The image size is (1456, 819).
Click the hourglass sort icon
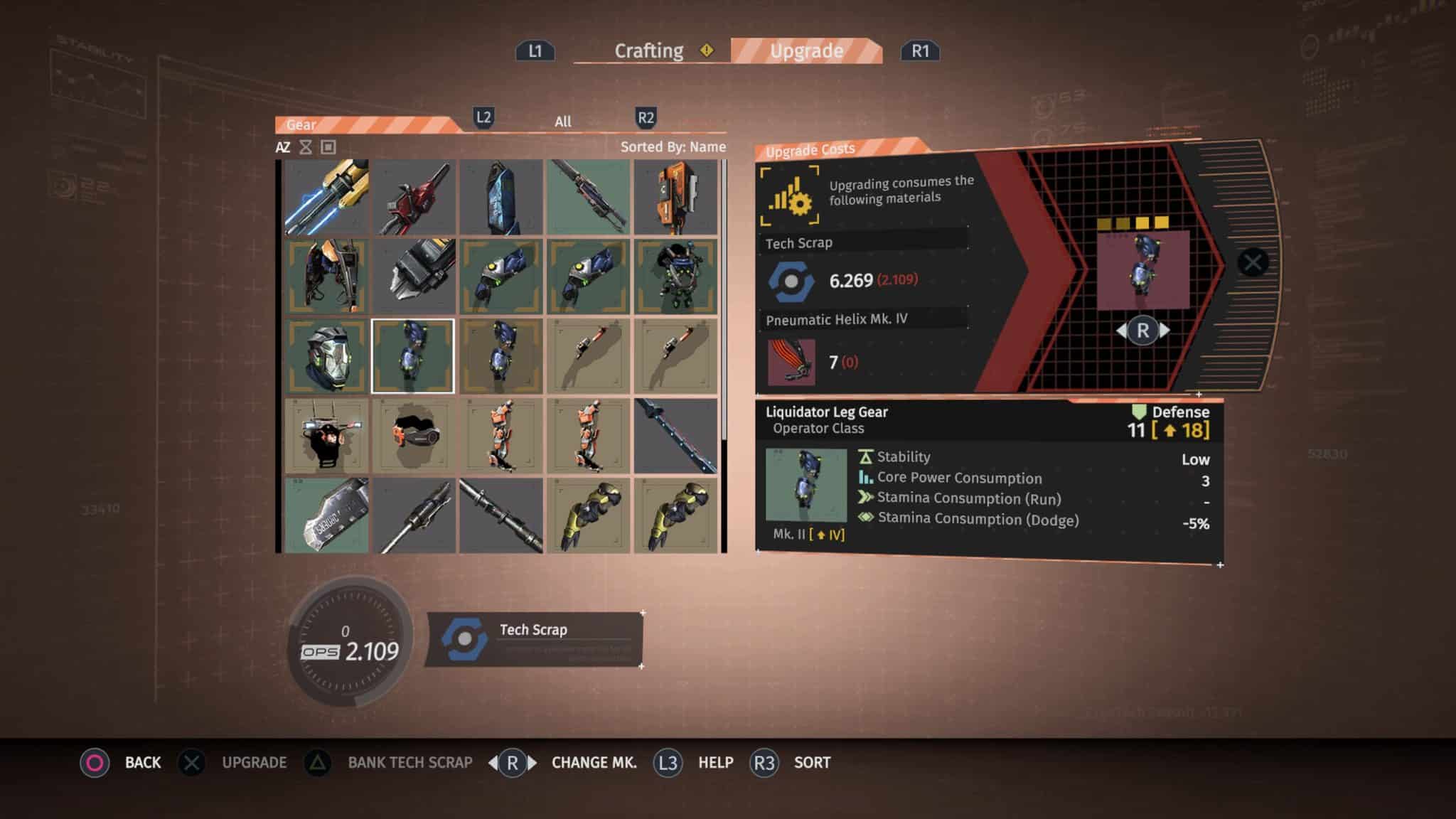[x=306, y=147]
